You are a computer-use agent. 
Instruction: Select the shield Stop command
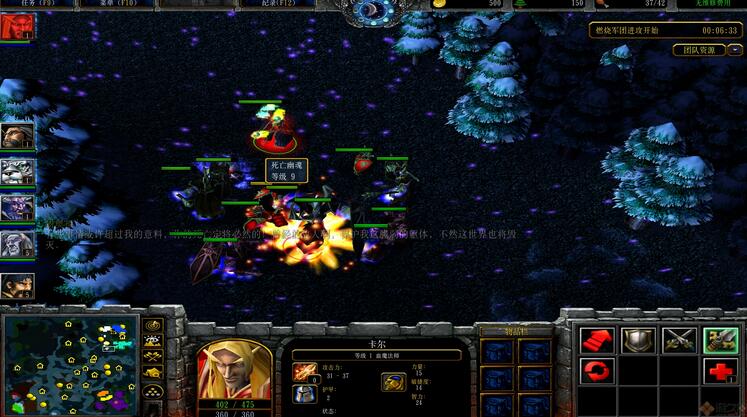pyautogui.click(x=637, y=340)
